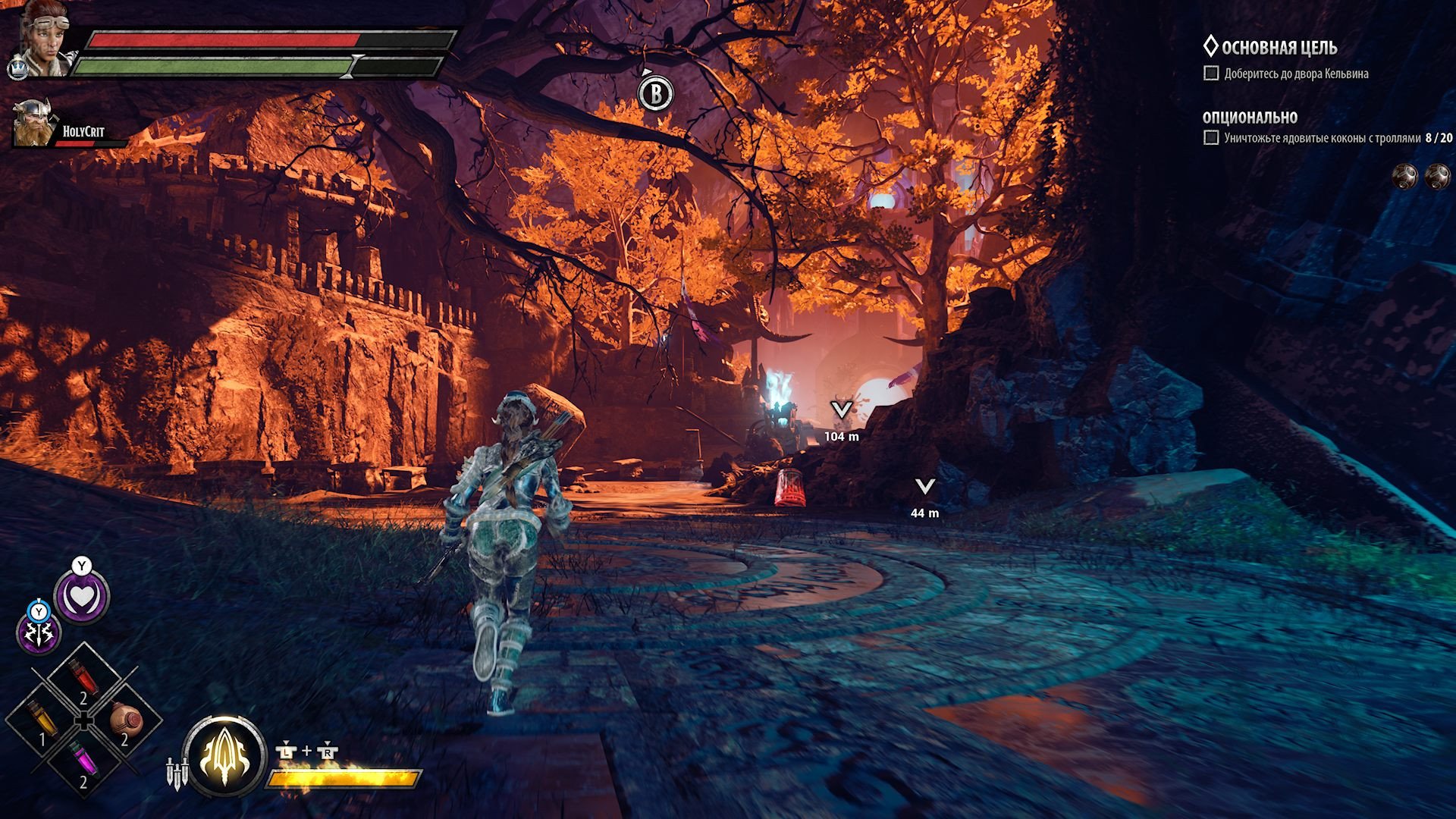This screenshot has width=1456, height=819.
Task: Select the round clay bomb slot
Action: (x=125, y=719)
